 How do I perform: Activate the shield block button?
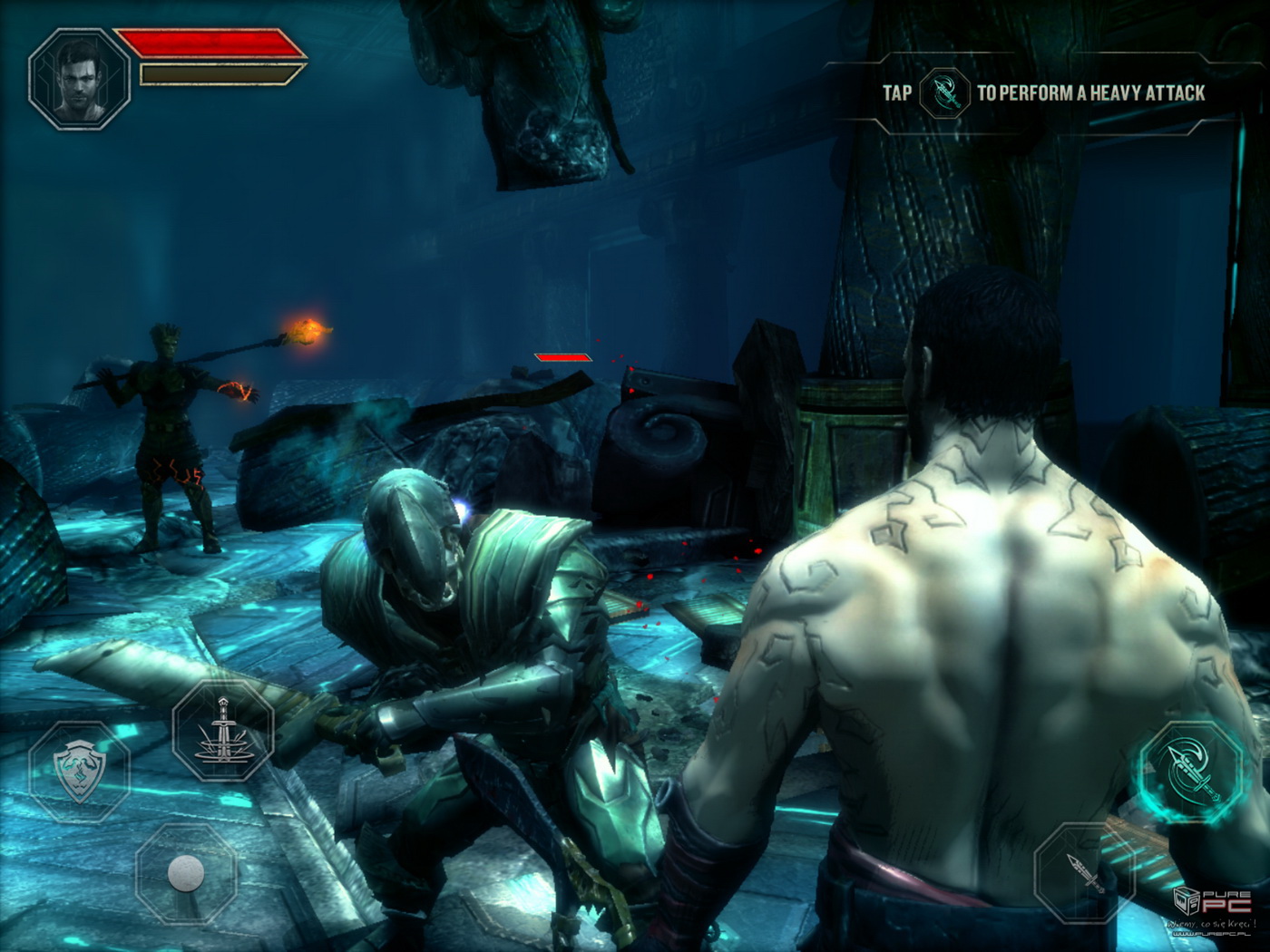coord(80,772)
